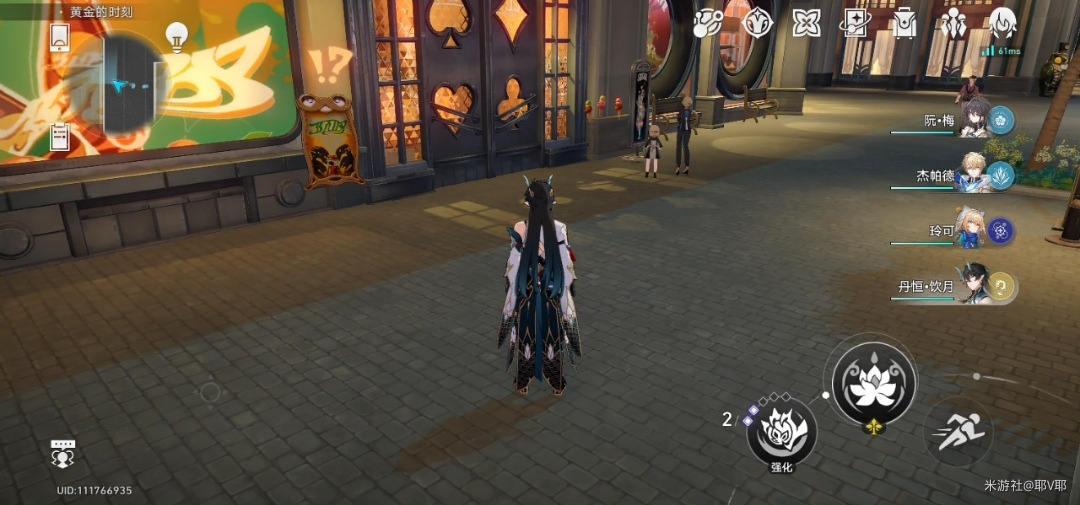The width and height of the screenshot is (1080, 505).
Task: Open the character head icon
Action: [x=1002, y=22]
